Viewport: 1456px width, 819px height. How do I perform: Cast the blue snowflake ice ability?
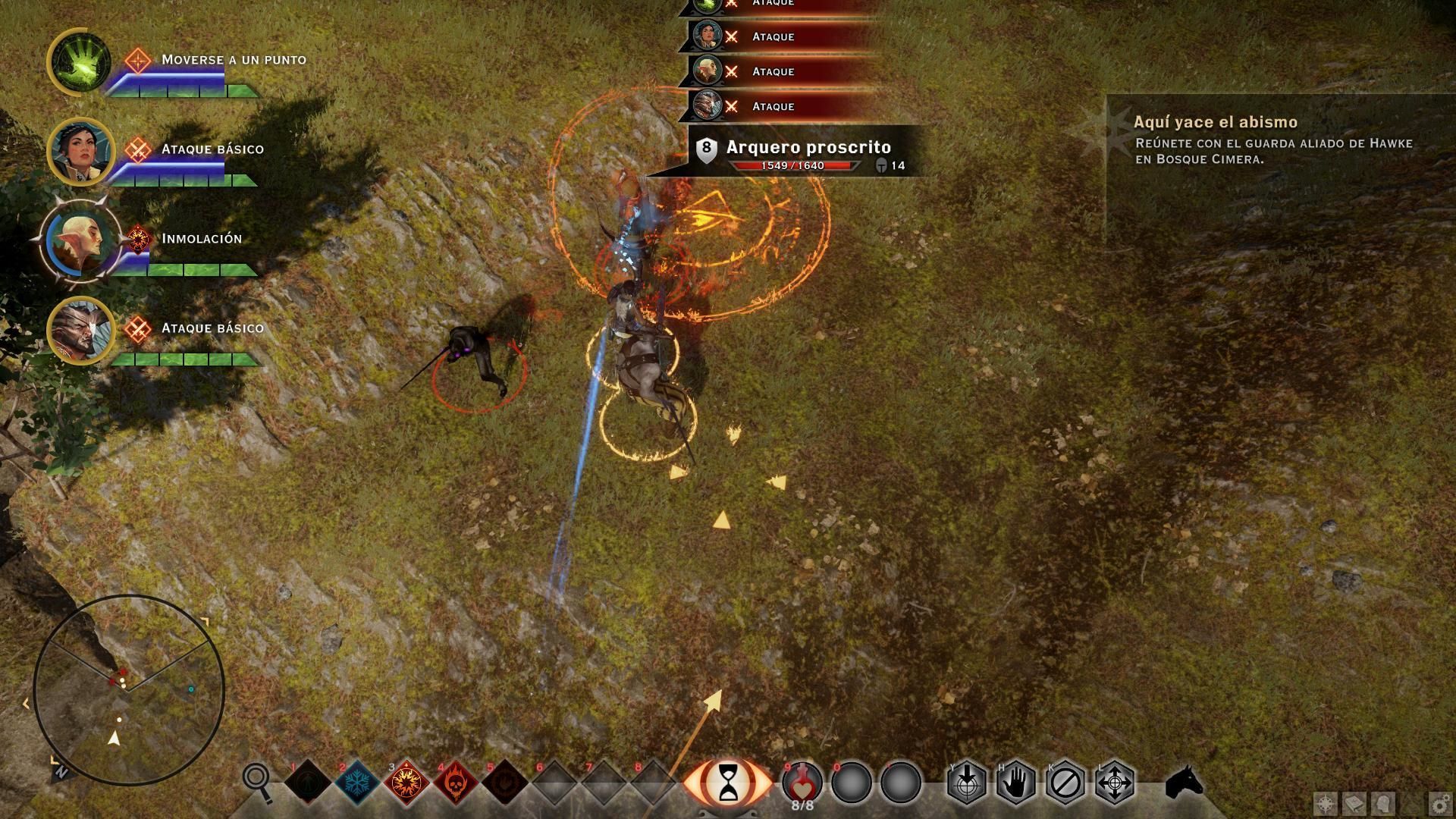pos(357,781)
